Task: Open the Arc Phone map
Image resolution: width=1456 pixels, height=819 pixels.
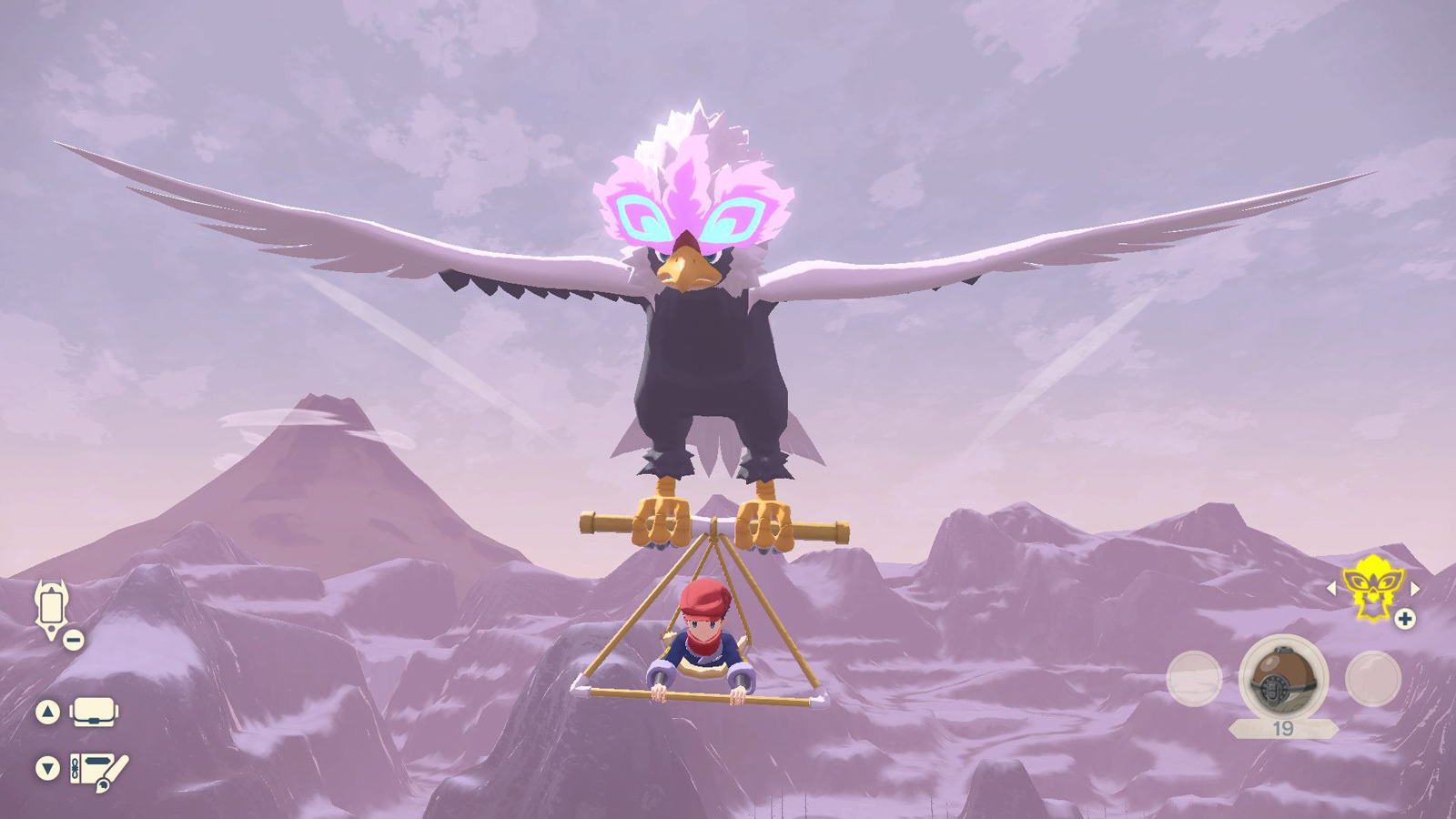Action: (50, 605)
